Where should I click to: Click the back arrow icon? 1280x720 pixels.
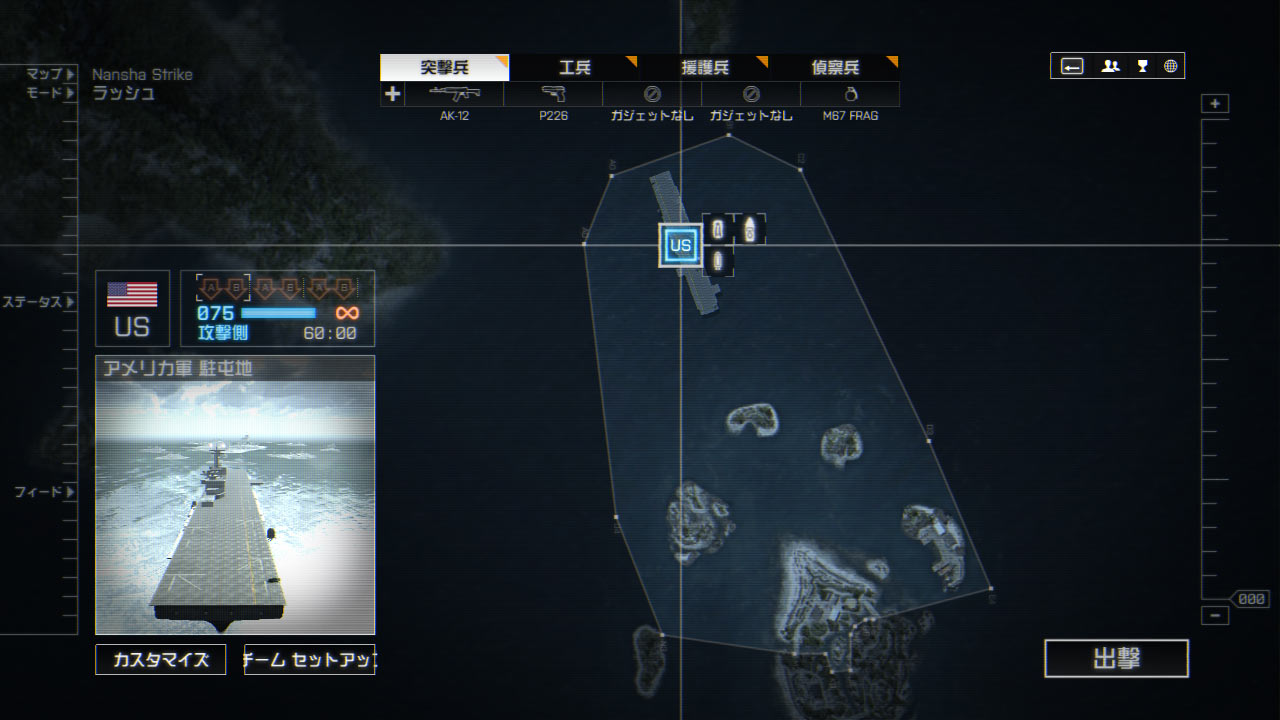1072,66
